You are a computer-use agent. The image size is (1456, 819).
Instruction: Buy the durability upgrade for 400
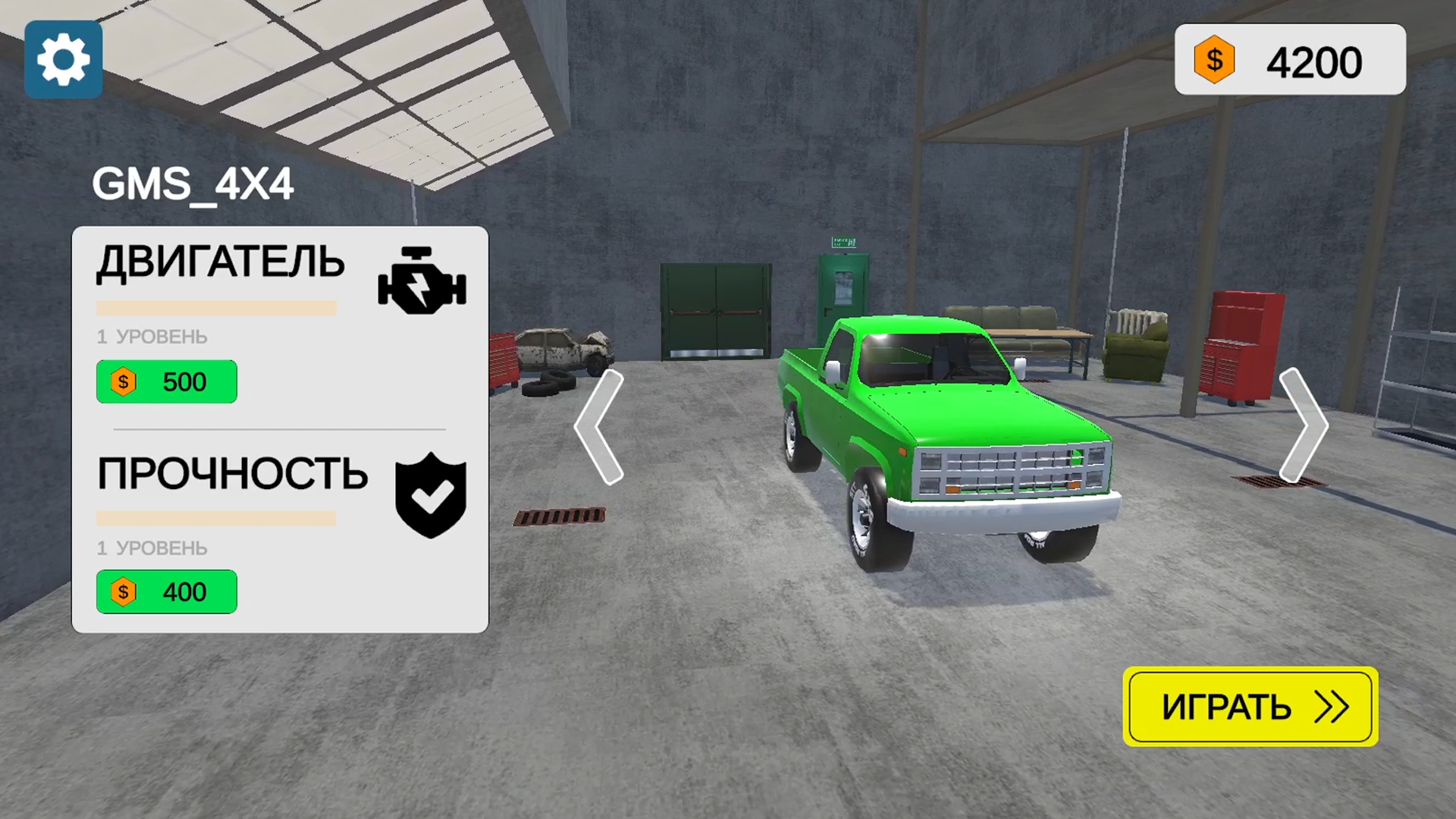[x=166, y=591]
